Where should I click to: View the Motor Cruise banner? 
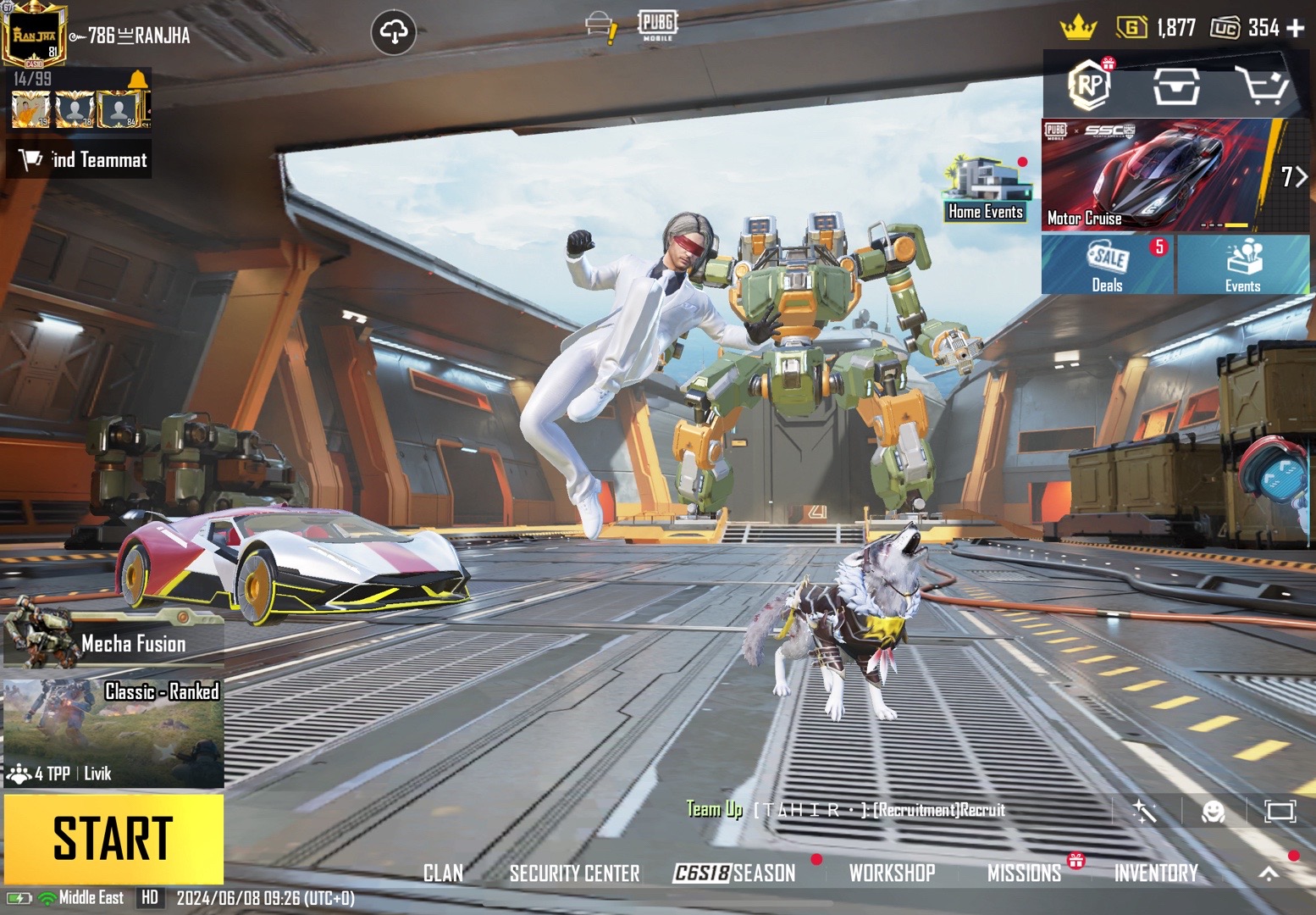[1162, 175]
